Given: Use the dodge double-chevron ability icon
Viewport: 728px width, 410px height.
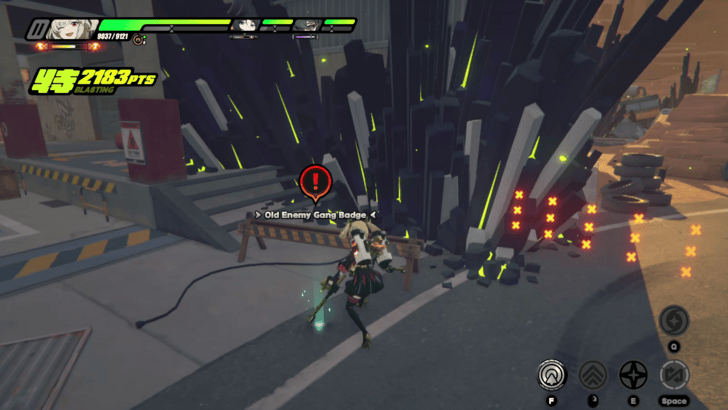Looking at the screenshot, I should [x=592, y=375].
